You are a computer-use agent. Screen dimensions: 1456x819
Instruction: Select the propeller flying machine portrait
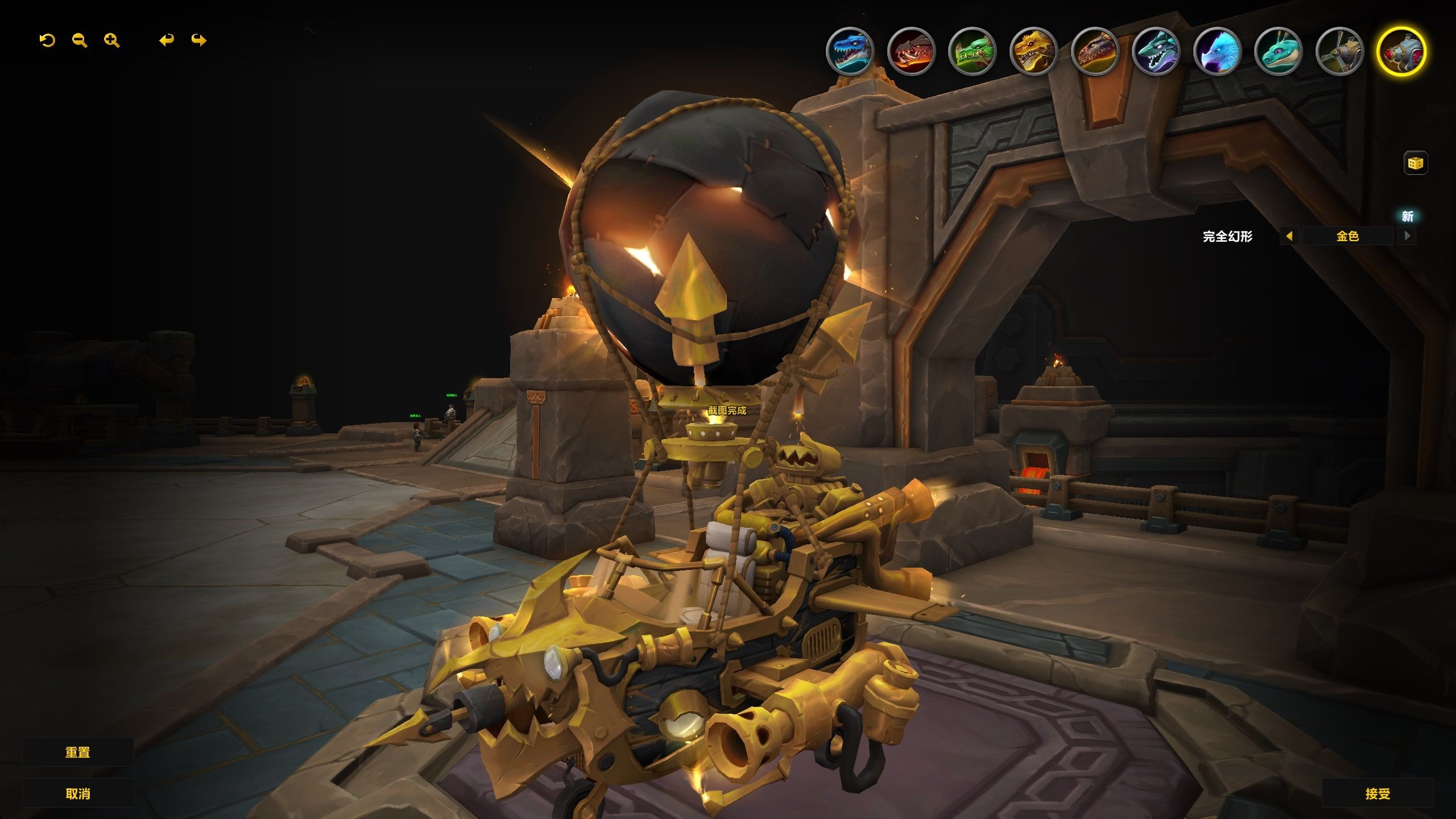point(1339,51)
